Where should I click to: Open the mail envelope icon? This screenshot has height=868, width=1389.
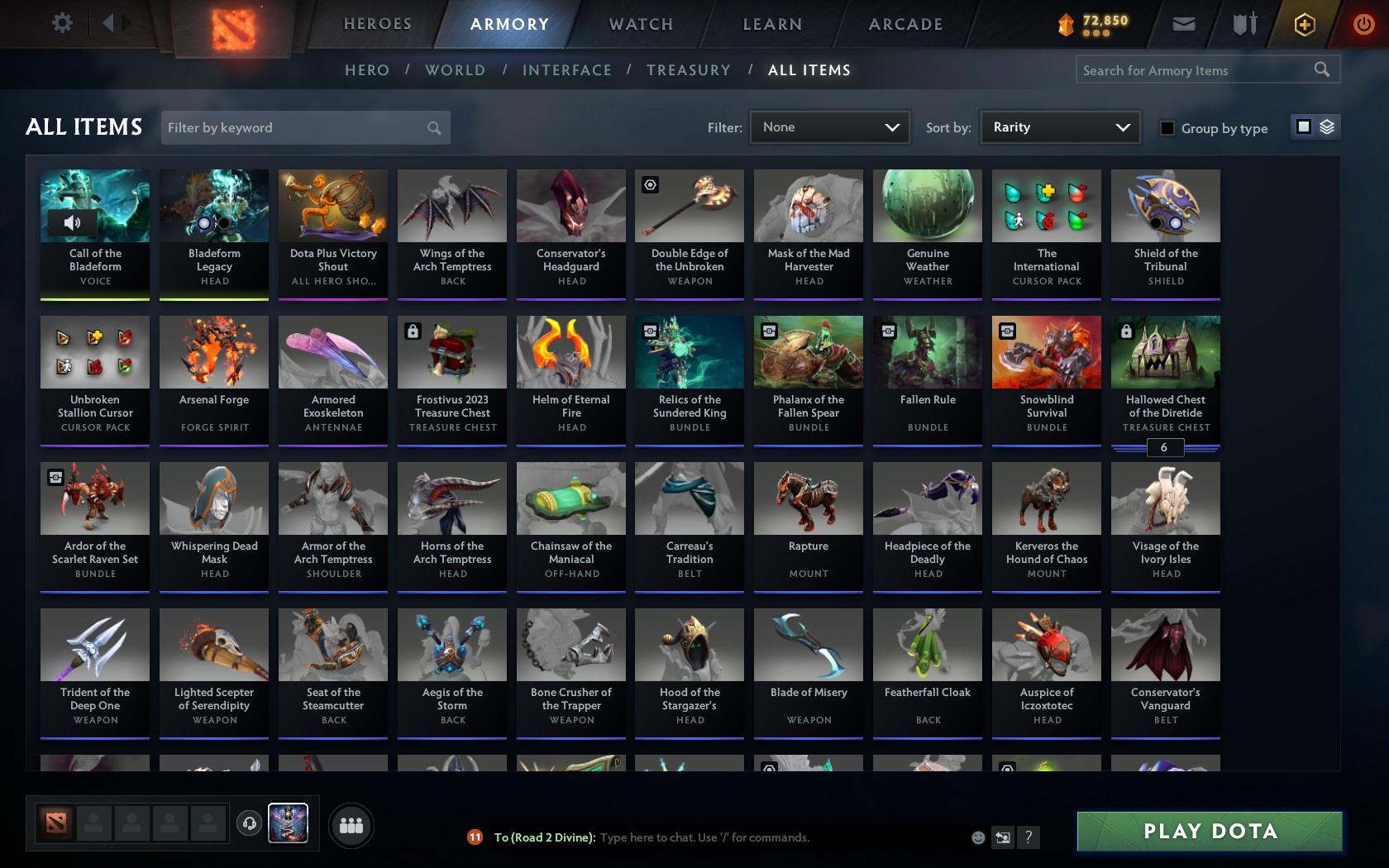pyautogui.click(x=1182, y=23)
